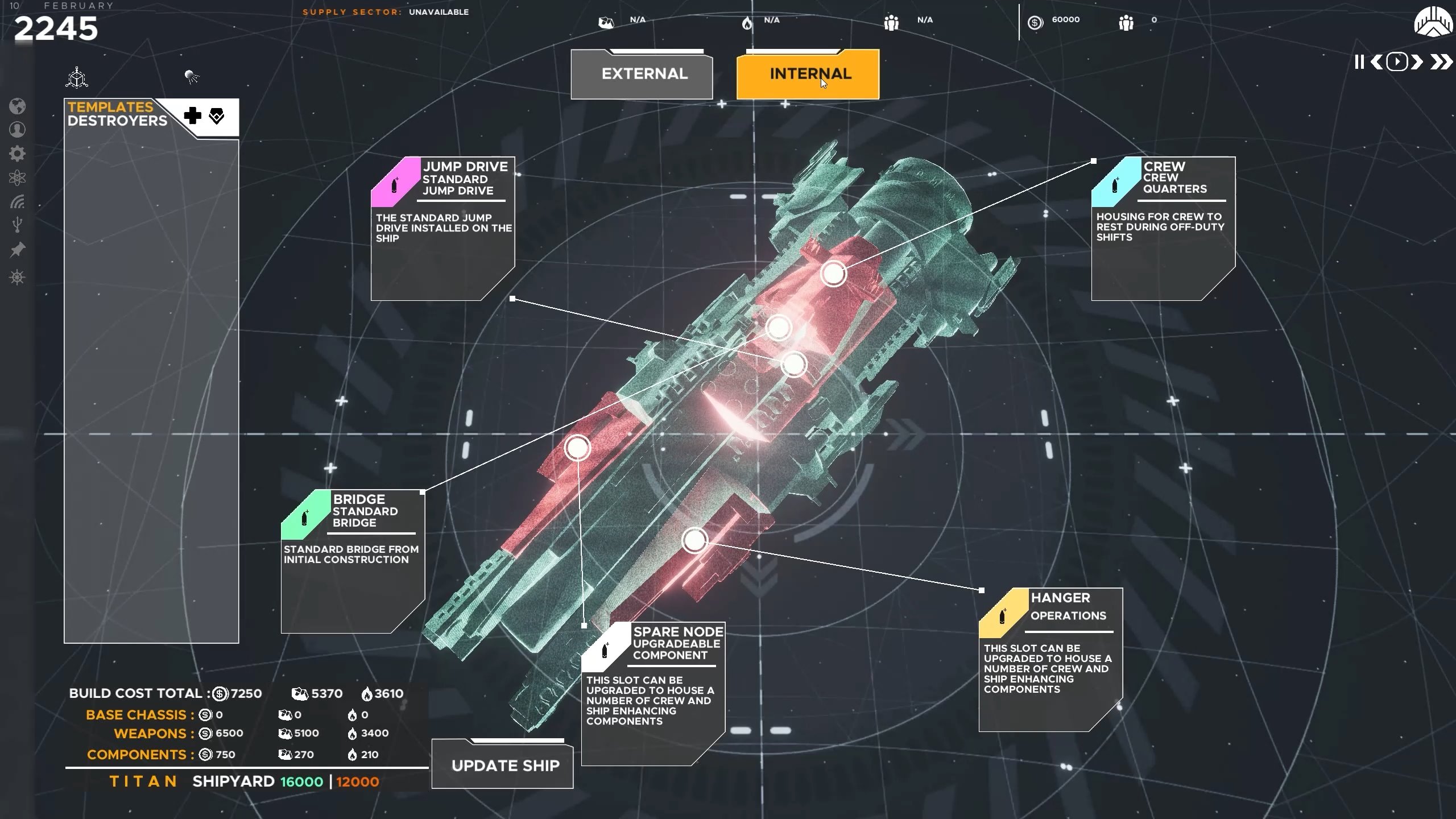Open the research atom icon
Screen dimensions: 1456x819
18,176
